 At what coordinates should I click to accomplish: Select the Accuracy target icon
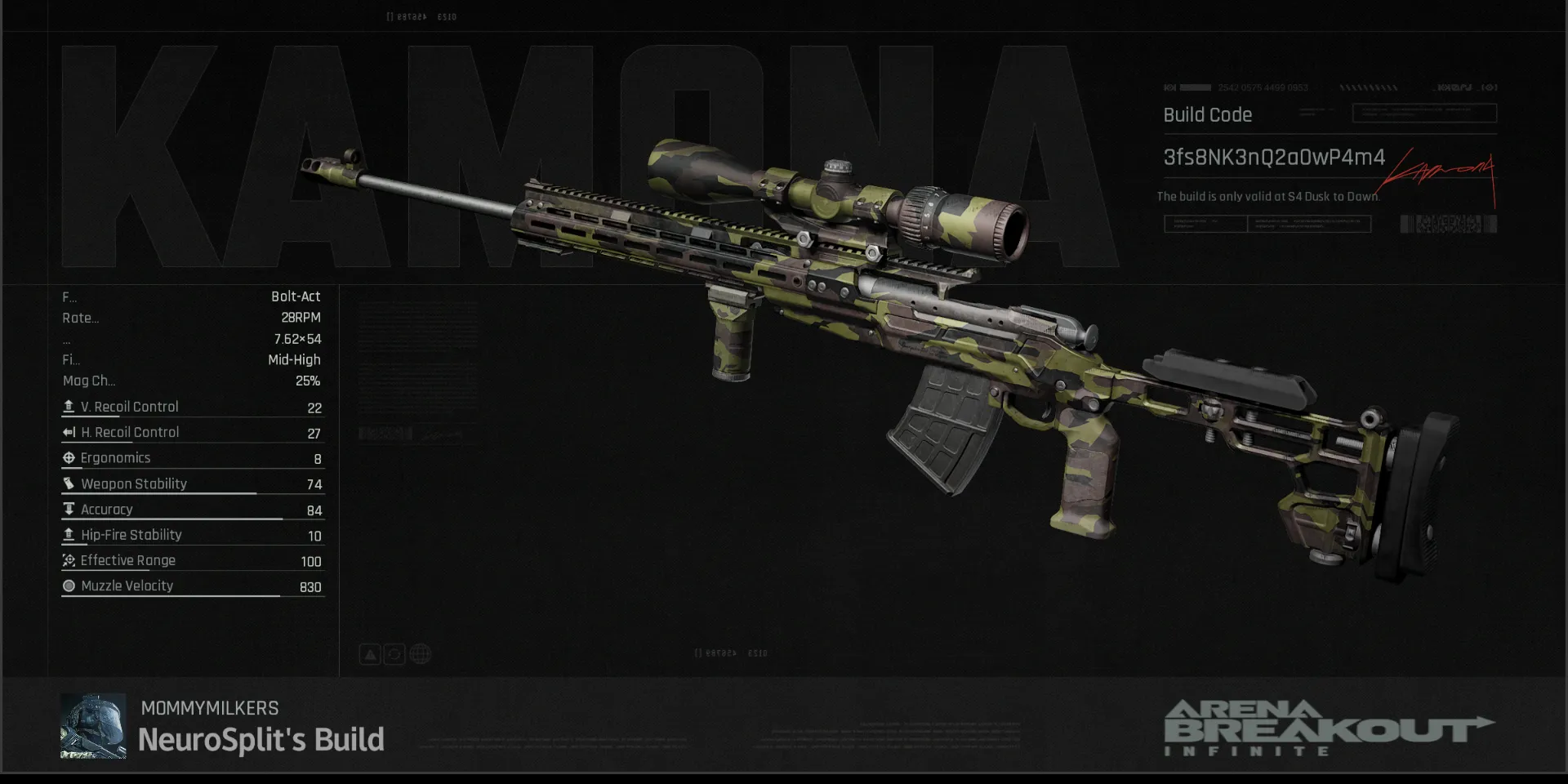[x=69, y=509]
